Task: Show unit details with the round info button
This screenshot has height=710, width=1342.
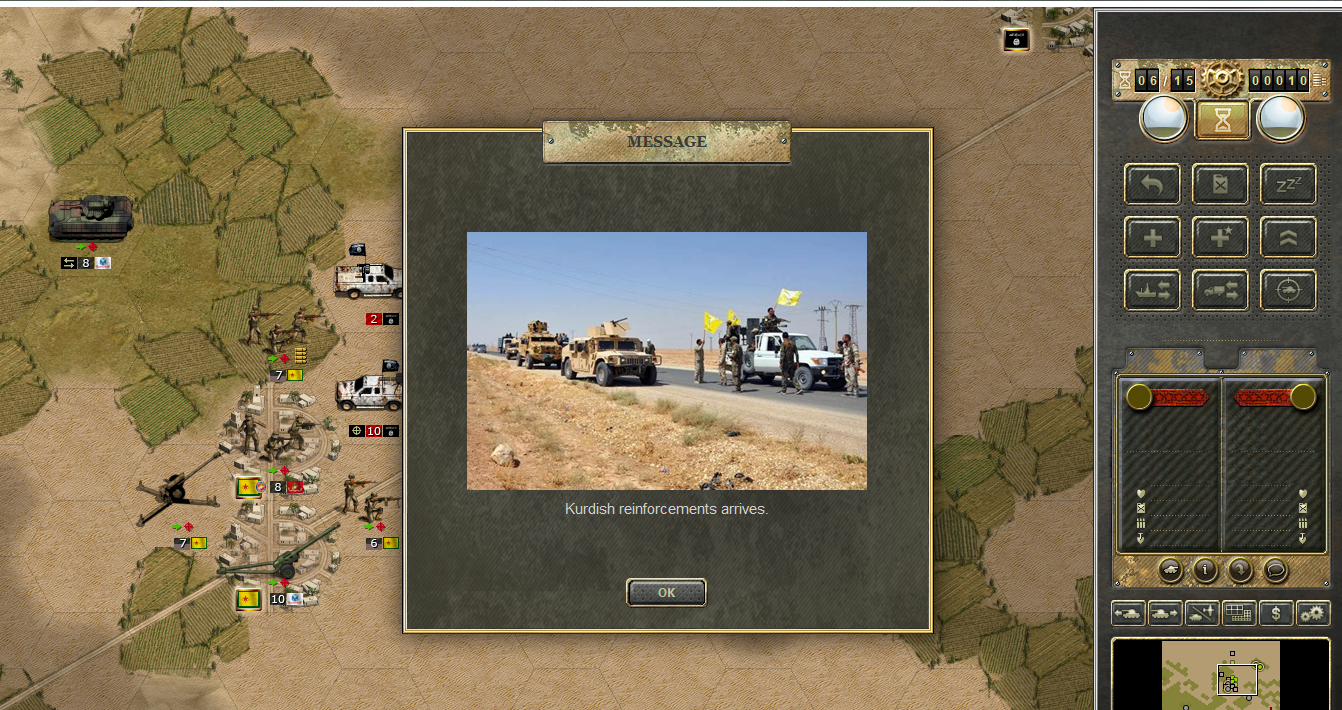Action: point(1205,570)
